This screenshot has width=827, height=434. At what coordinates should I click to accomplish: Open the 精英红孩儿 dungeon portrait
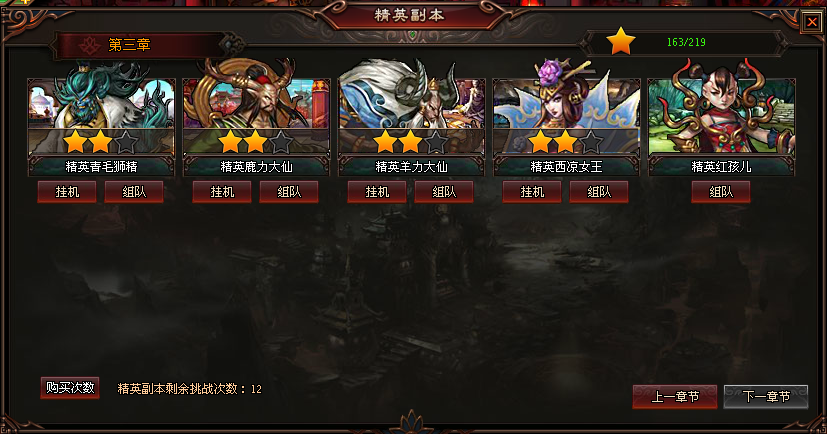[x=721, y=112]
